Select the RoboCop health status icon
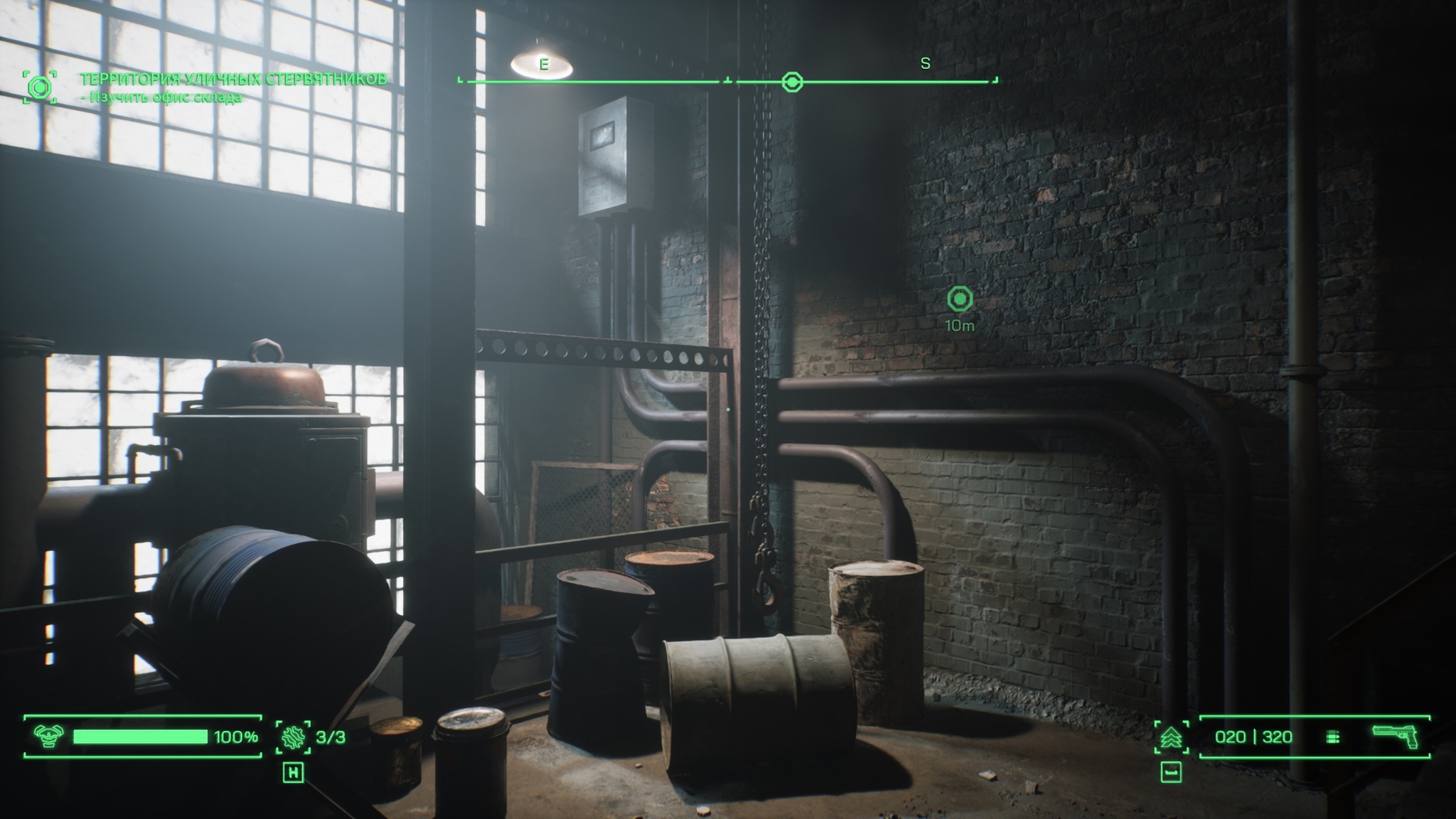1456x819 pixels. coord(48,737)
